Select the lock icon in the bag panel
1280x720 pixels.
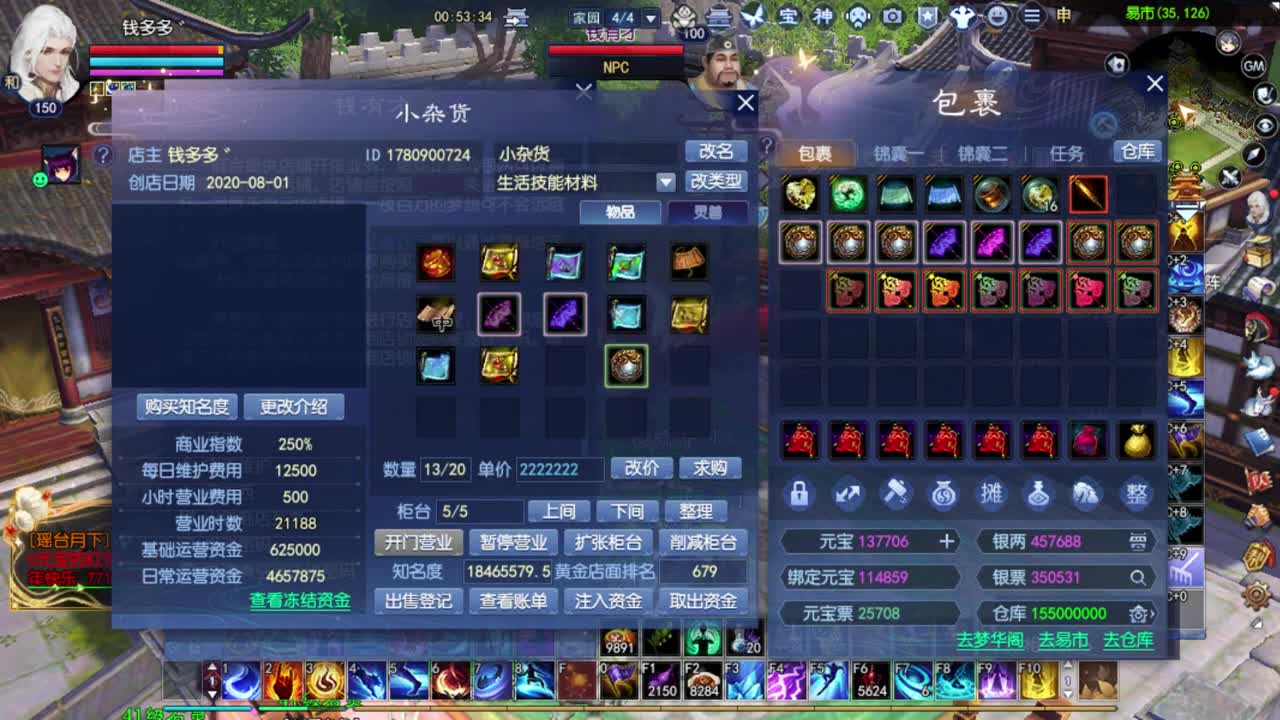pos(800,493)
